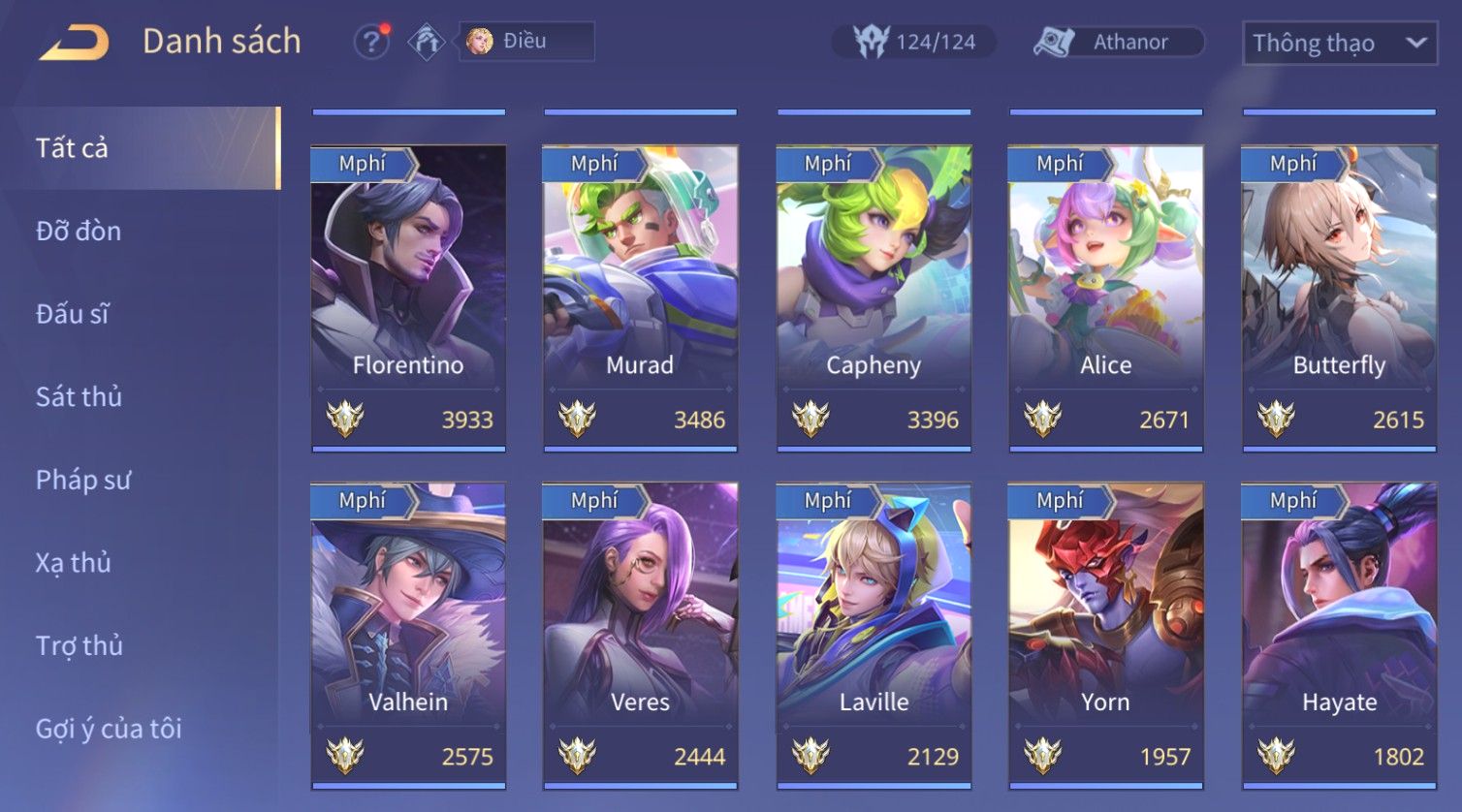Choose the Sát thủ category
The height and width of the screenshot is (812, 1462).
[x=79, y=397]
